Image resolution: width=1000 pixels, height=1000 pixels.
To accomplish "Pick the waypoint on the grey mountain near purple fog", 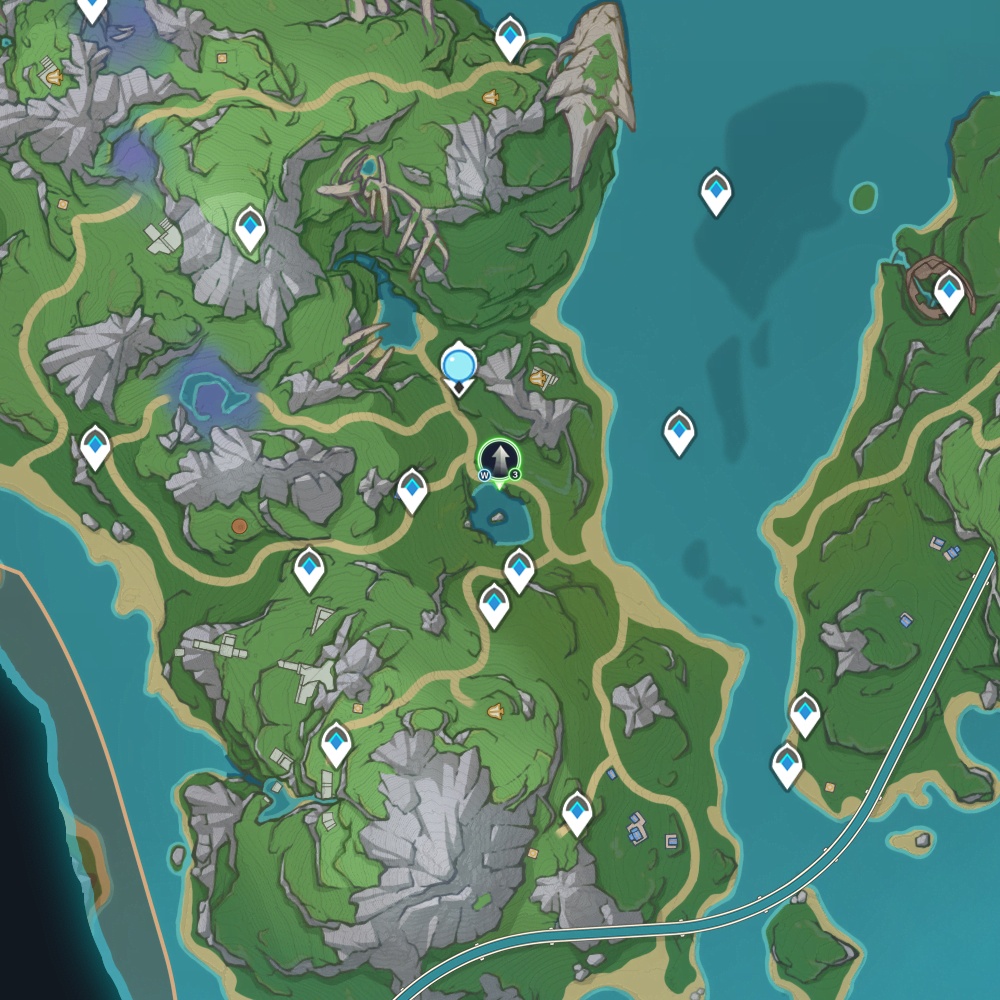I will [x=249, y=228].
